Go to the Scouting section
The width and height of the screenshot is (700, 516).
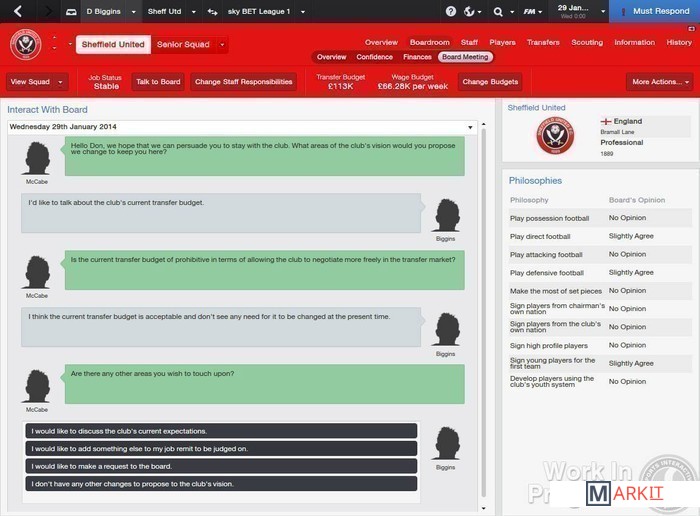(587, 43)
